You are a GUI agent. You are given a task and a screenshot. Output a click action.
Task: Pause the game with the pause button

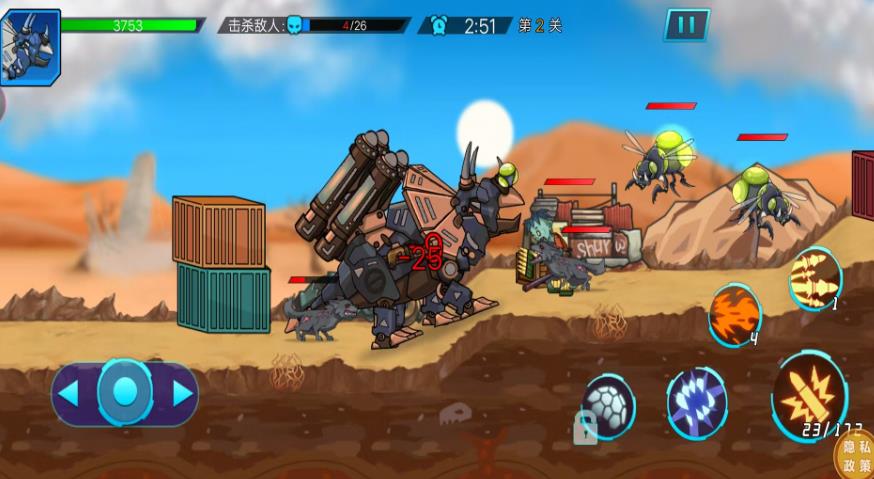click(x=686, y=24)
